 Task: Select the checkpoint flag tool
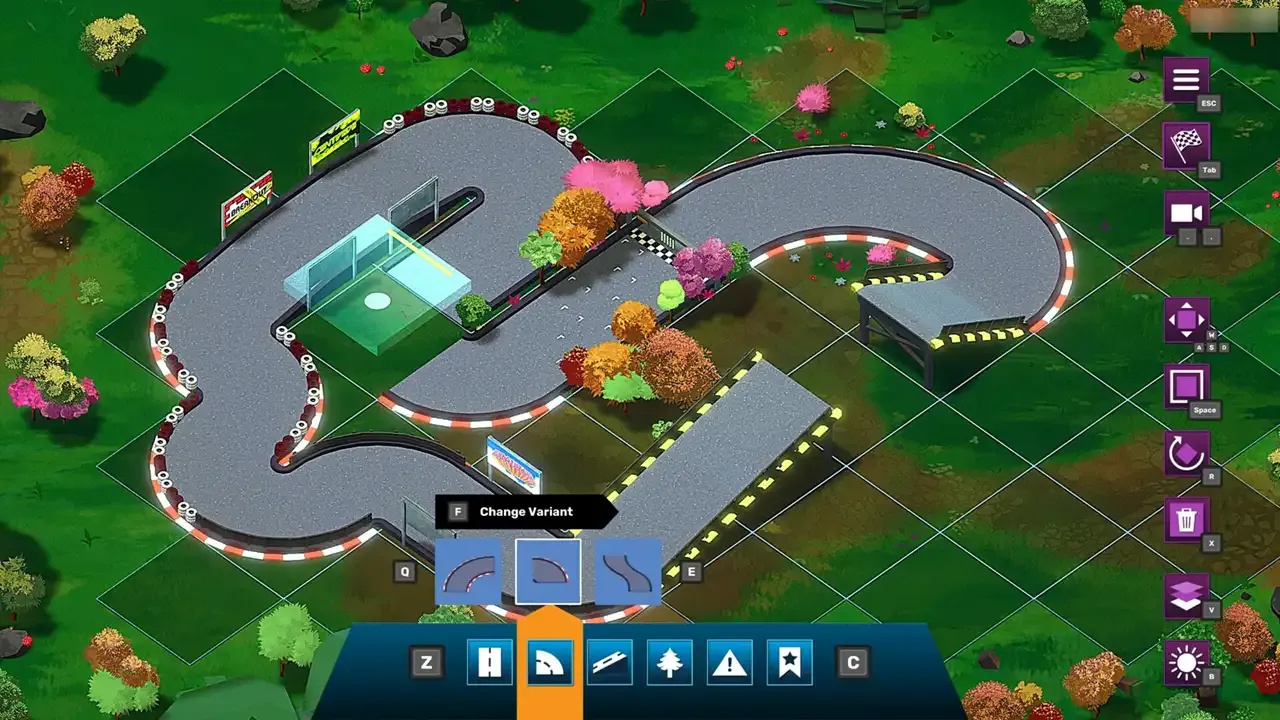(x=789, y=661)
